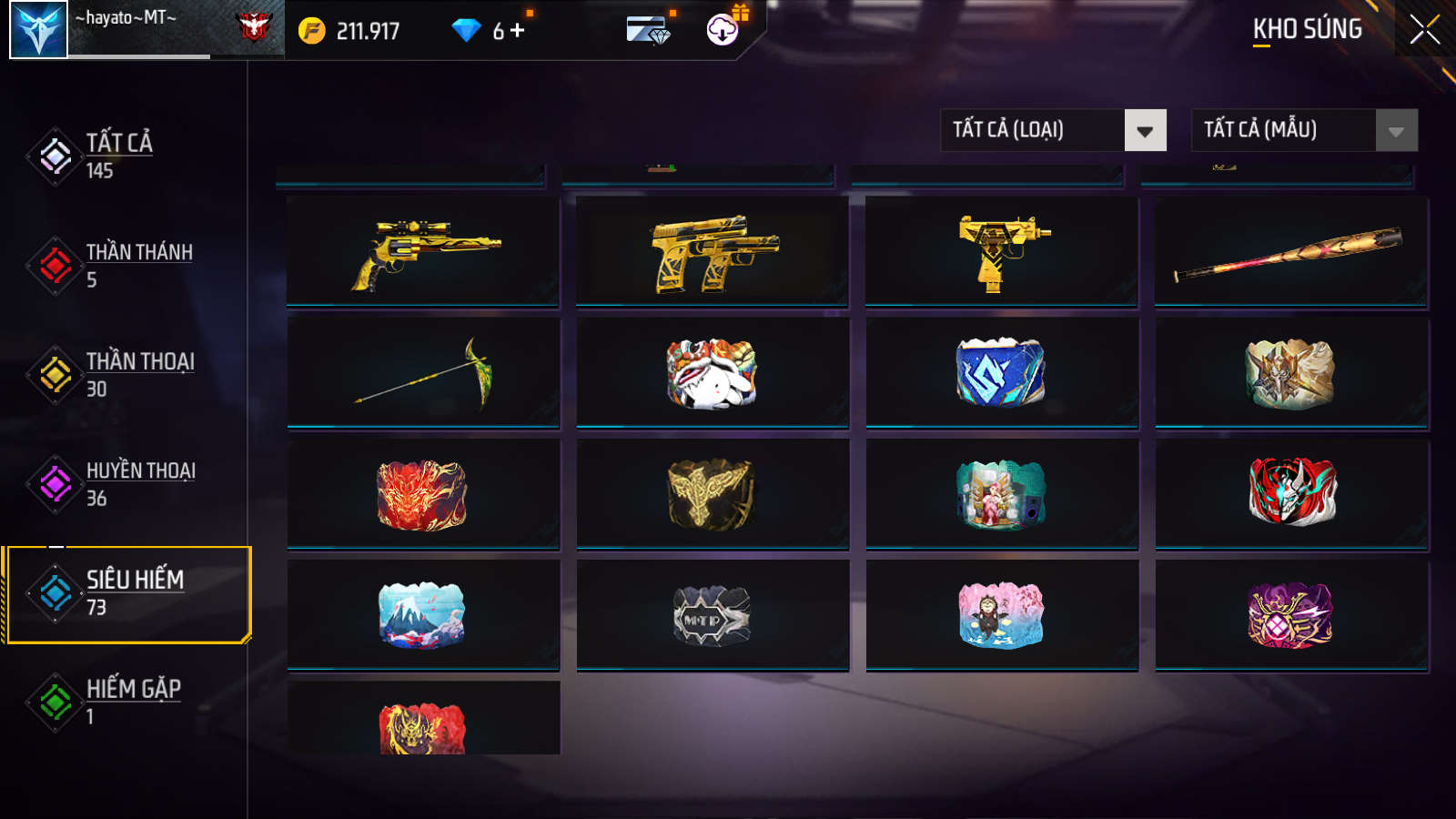Pick the snowy mountain gloo wall skin

[x=423, y=614]
